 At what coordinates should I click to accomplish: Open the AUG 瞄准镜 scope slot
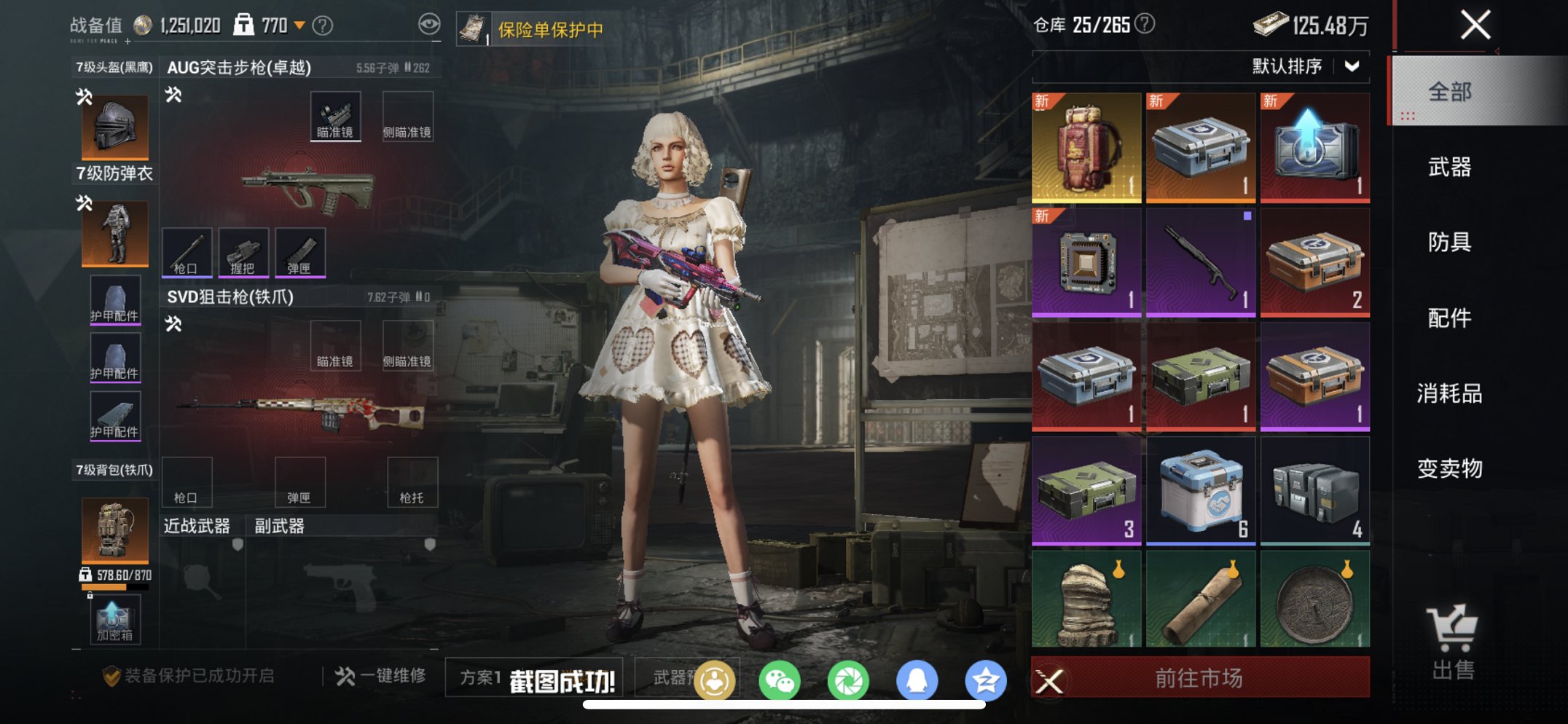pos(336,117)
